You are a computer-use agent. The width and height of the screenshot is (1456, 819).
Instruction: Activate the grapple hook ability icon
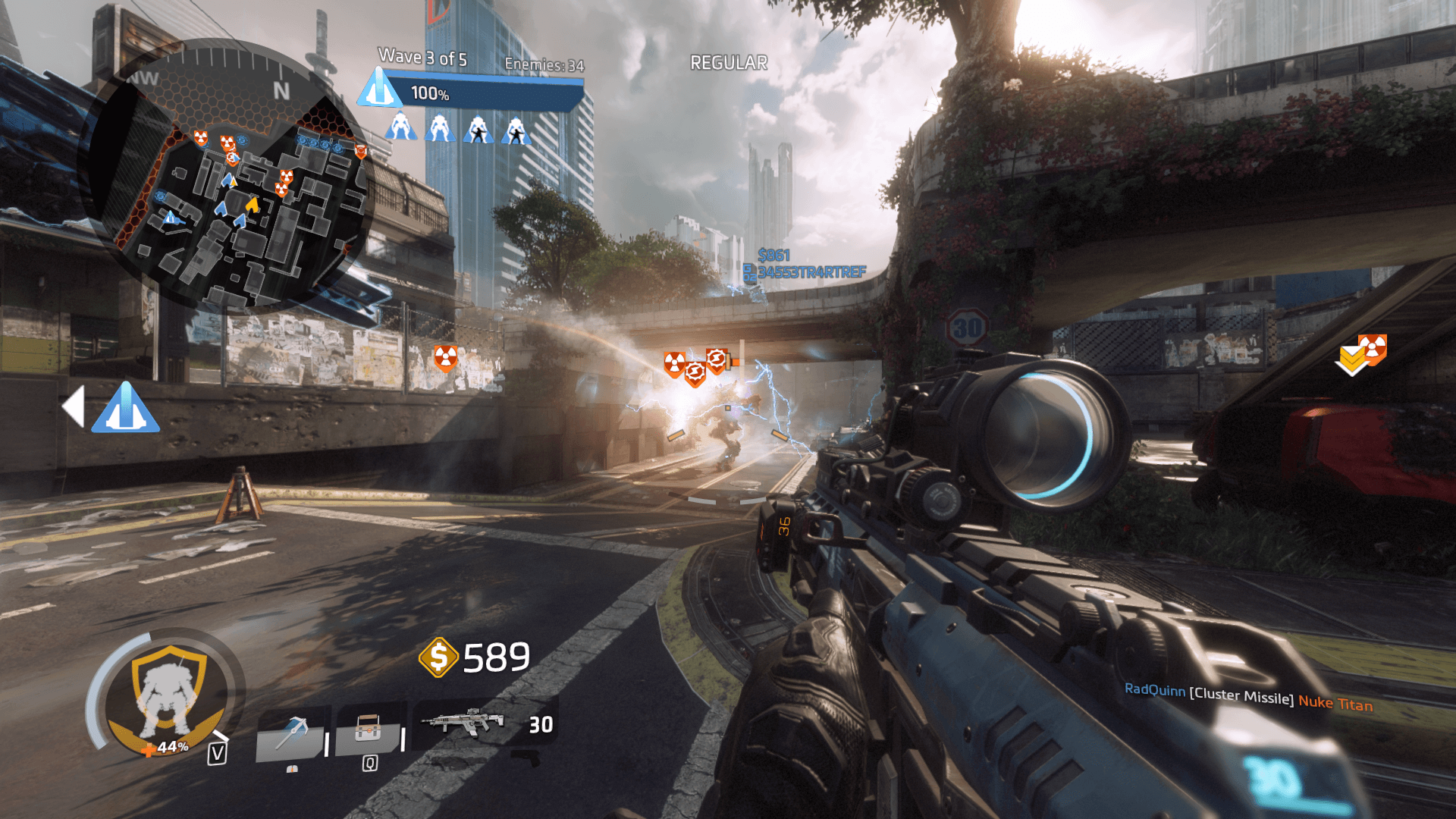coord(292,733)
